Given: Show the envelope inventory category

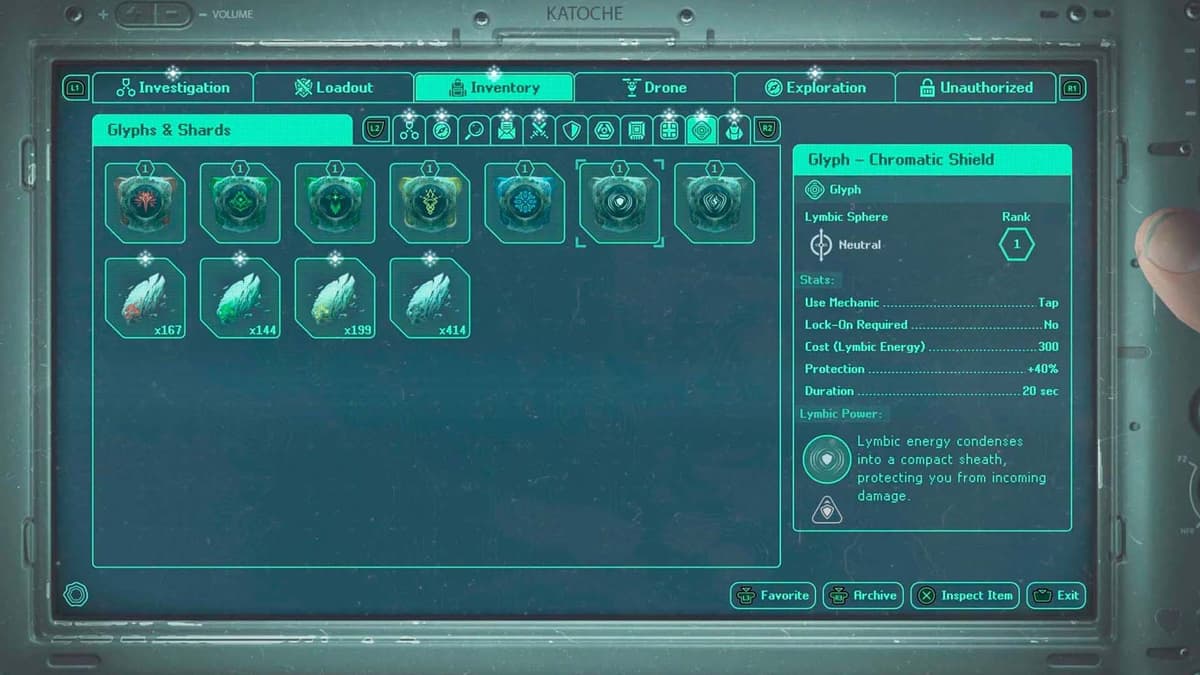Looking at the screenshot, I should tap(507, 130).
